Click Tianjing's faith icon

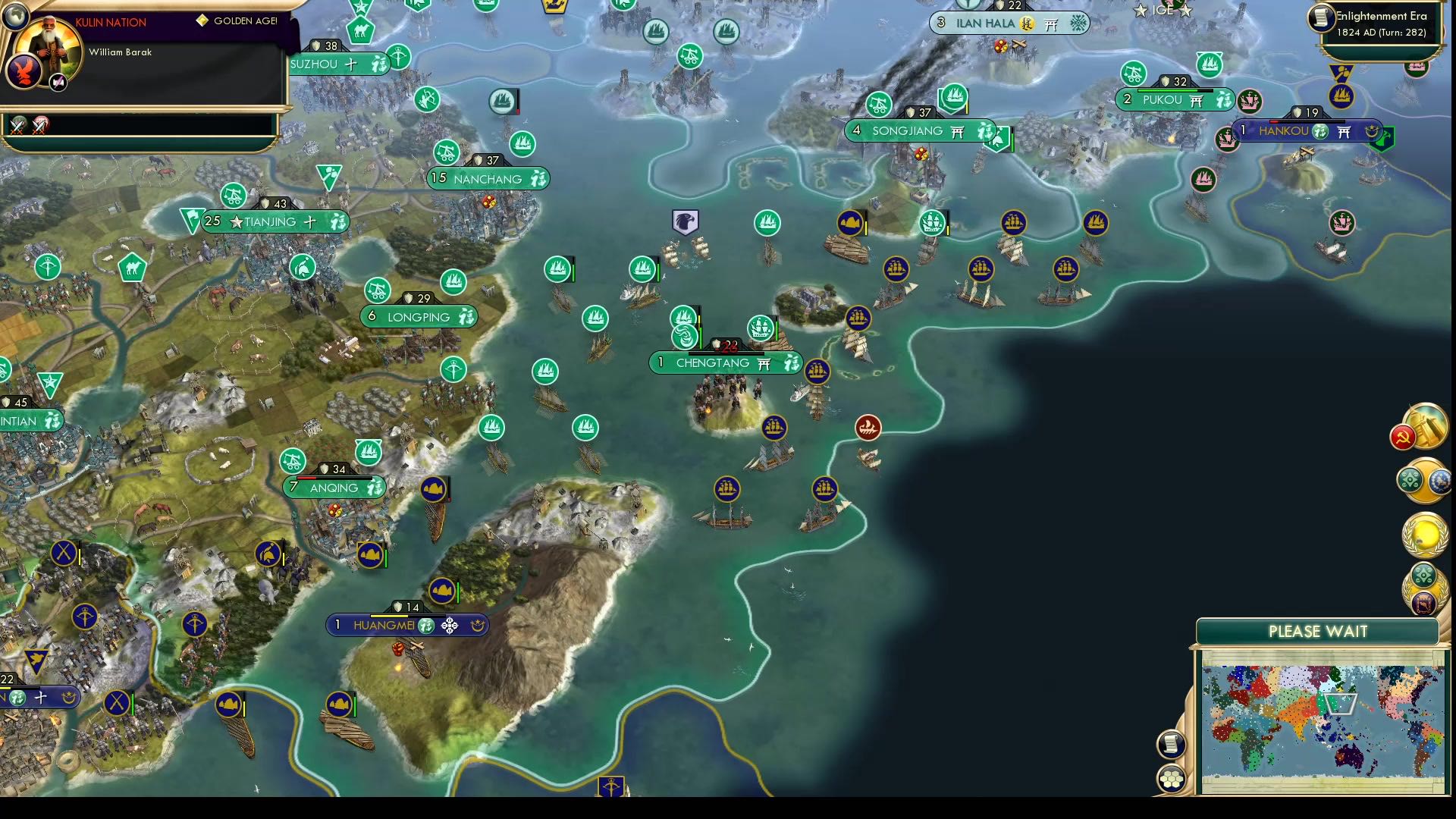311,221
